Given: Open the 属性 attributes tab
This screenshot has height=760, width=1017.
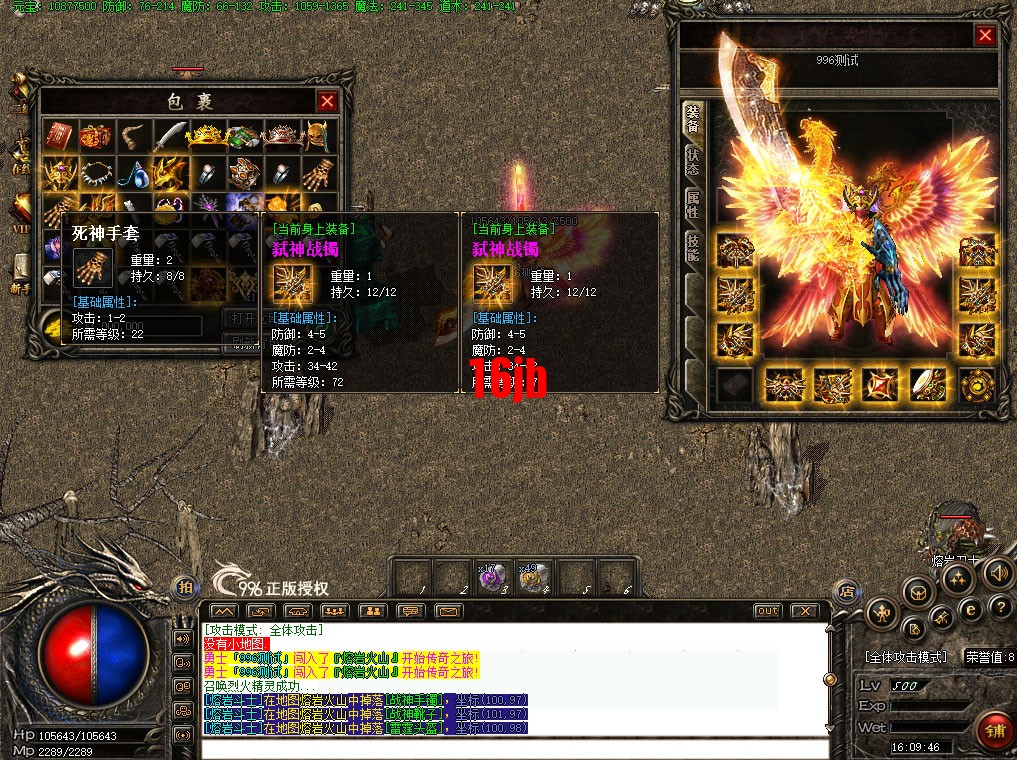Looking at the screenshot, I should [x=692, y=205].
